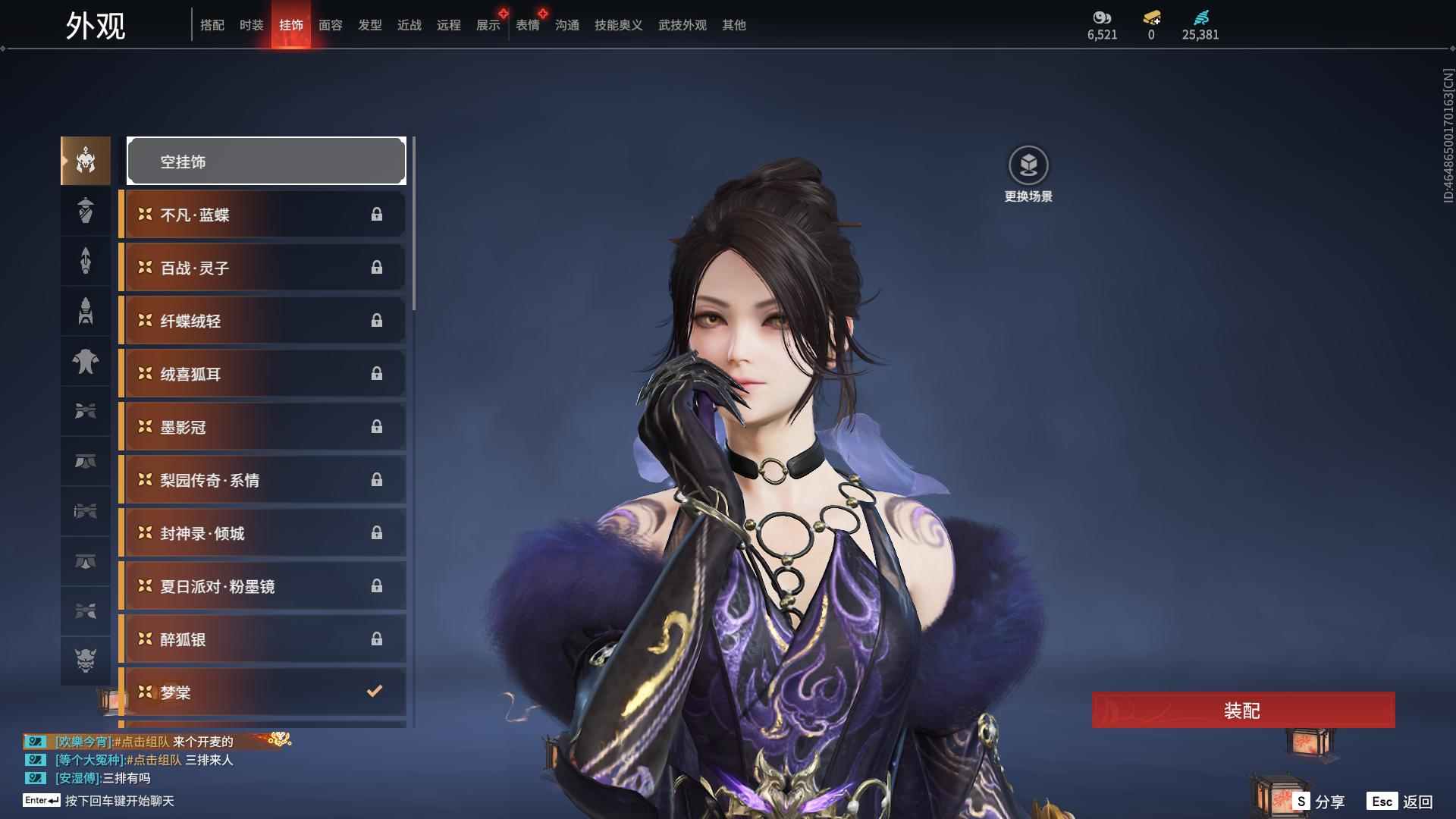1456x819 pixels.
Task: Choose the 空挂饰 empty accessory option
Action: (x=266, y=161)
